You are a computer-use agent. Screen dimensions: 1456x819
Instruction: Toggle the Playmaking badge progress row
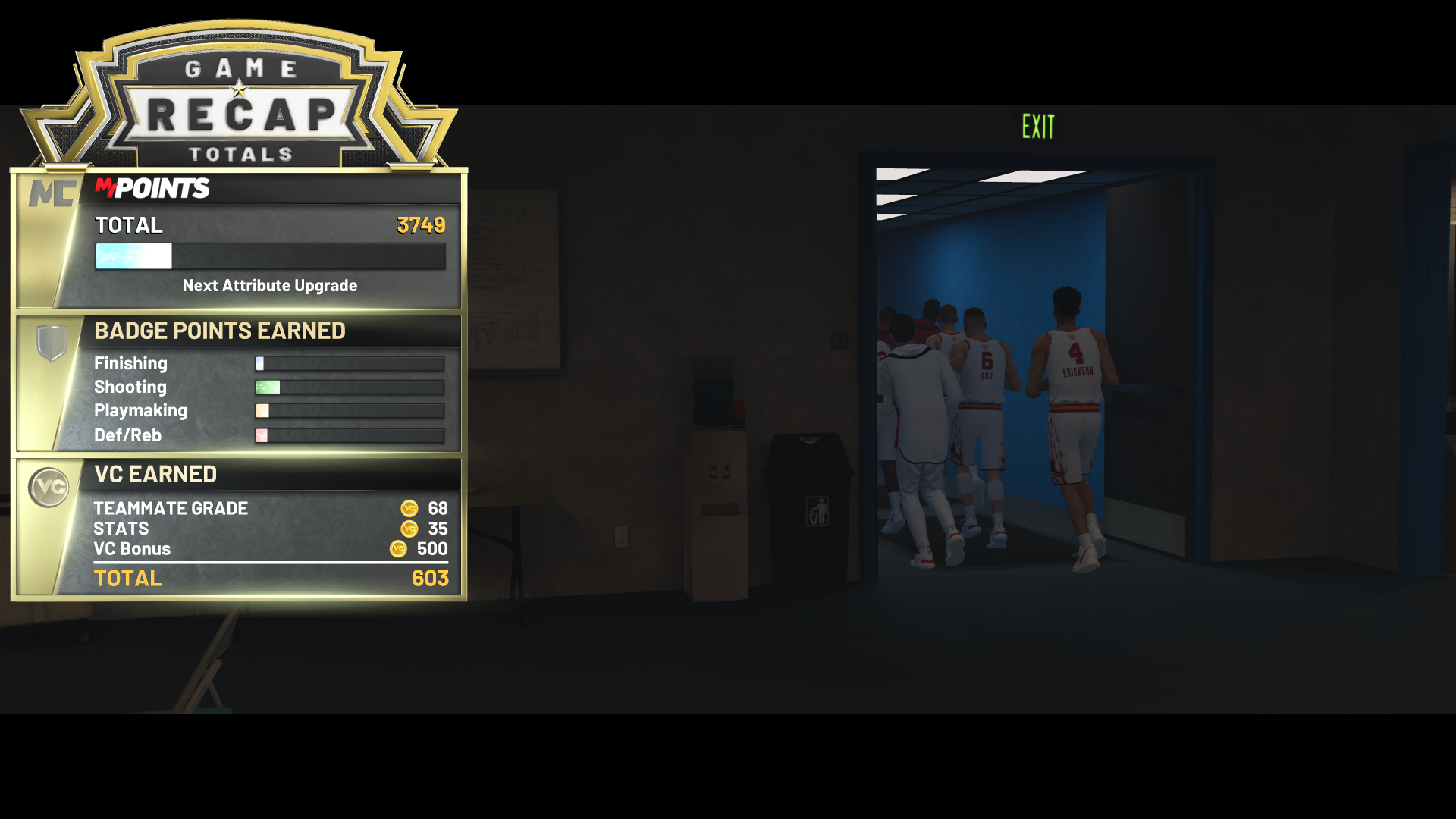351,410
